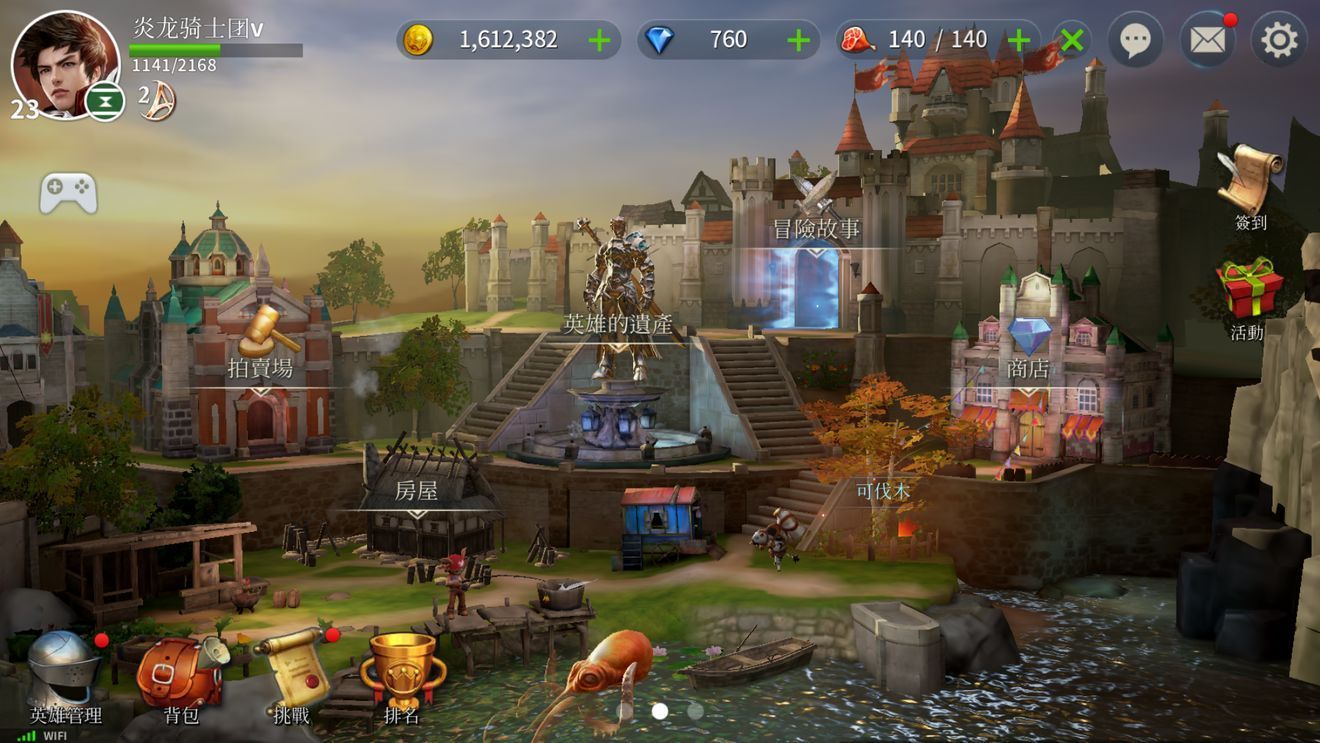Open the 房屋 house building

click(416, 492)
